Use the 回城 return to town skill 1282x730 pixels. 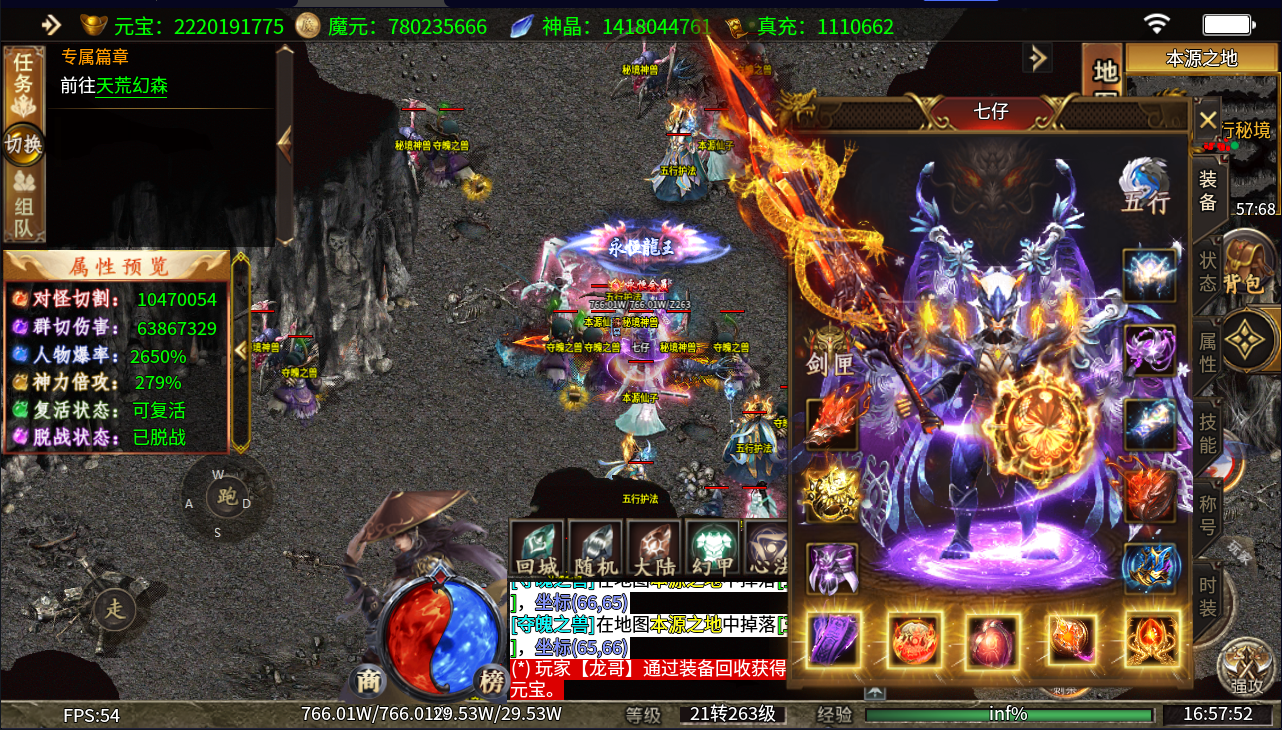538,550
